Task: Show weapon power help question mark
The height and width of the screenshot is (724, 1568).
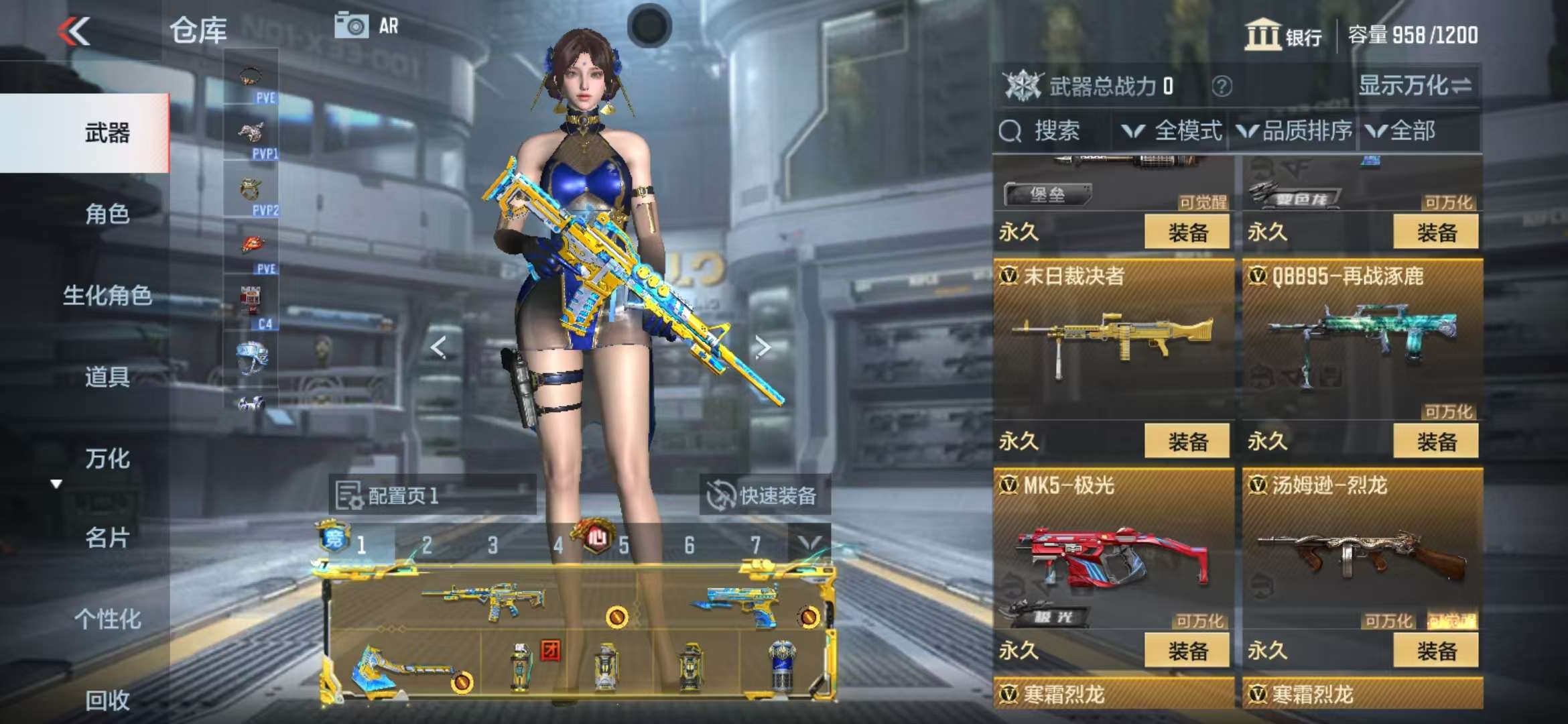Action: coord(1222,86)
